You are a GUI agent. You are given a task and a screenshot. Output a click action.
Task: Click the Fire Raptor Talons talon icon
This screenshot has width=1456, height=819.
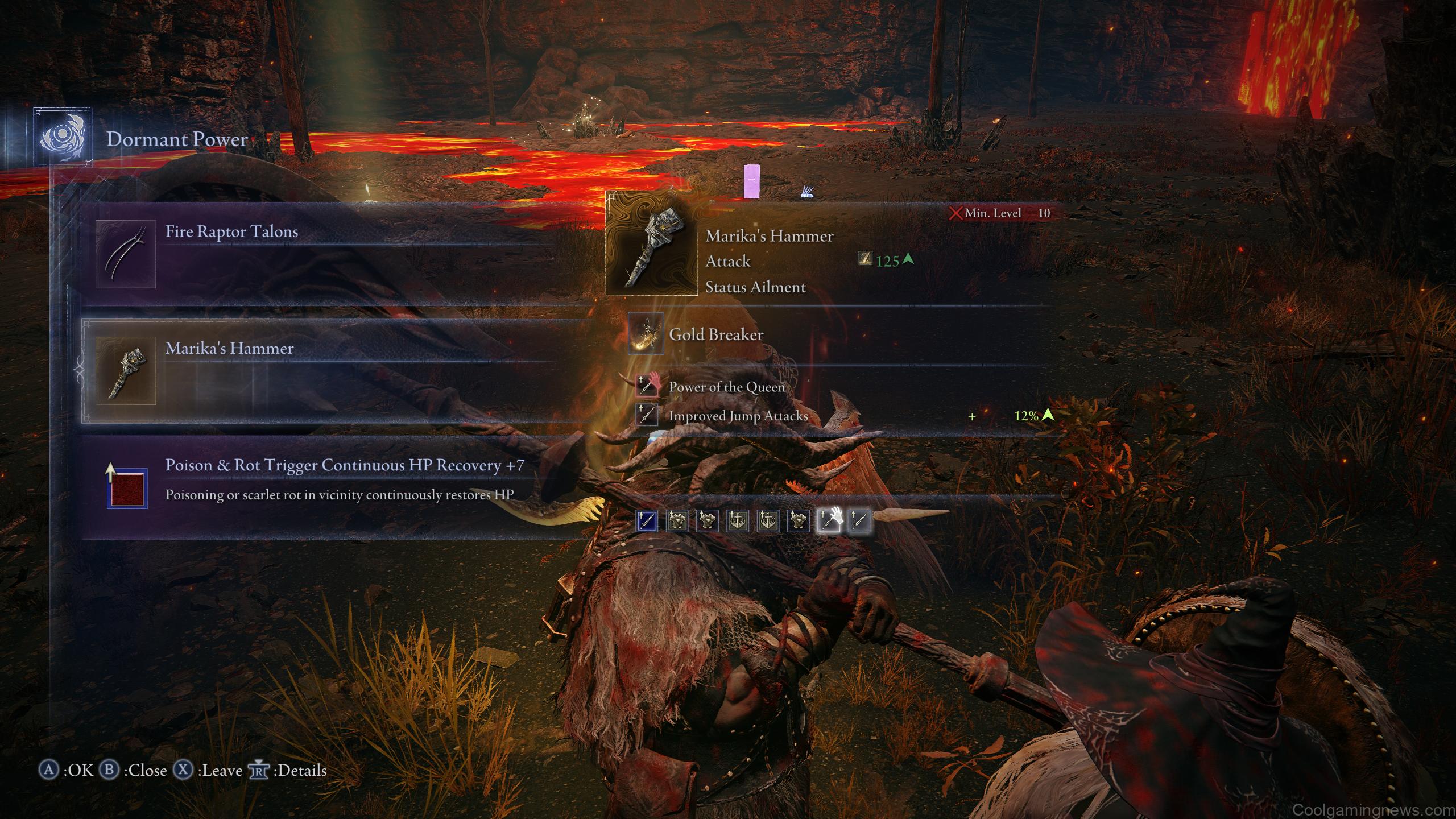tap(126, 254)
